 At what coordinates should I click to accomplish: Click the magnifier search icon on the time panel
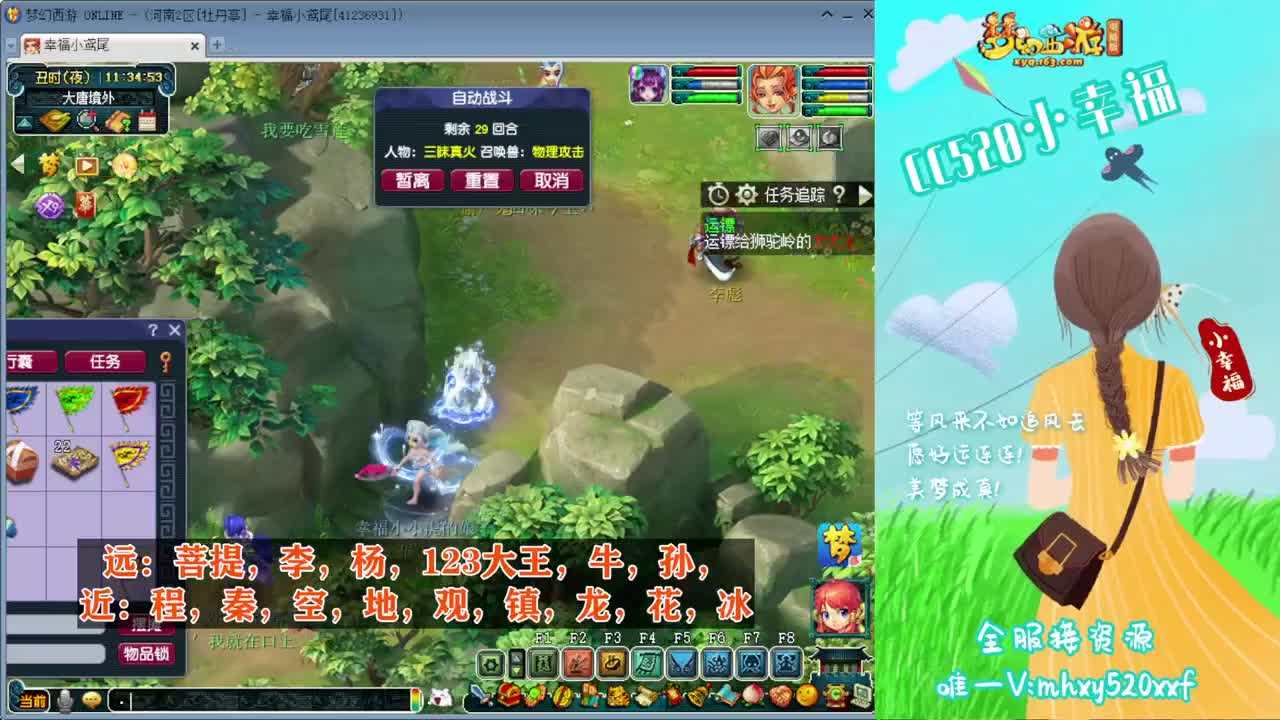[86, 121]
